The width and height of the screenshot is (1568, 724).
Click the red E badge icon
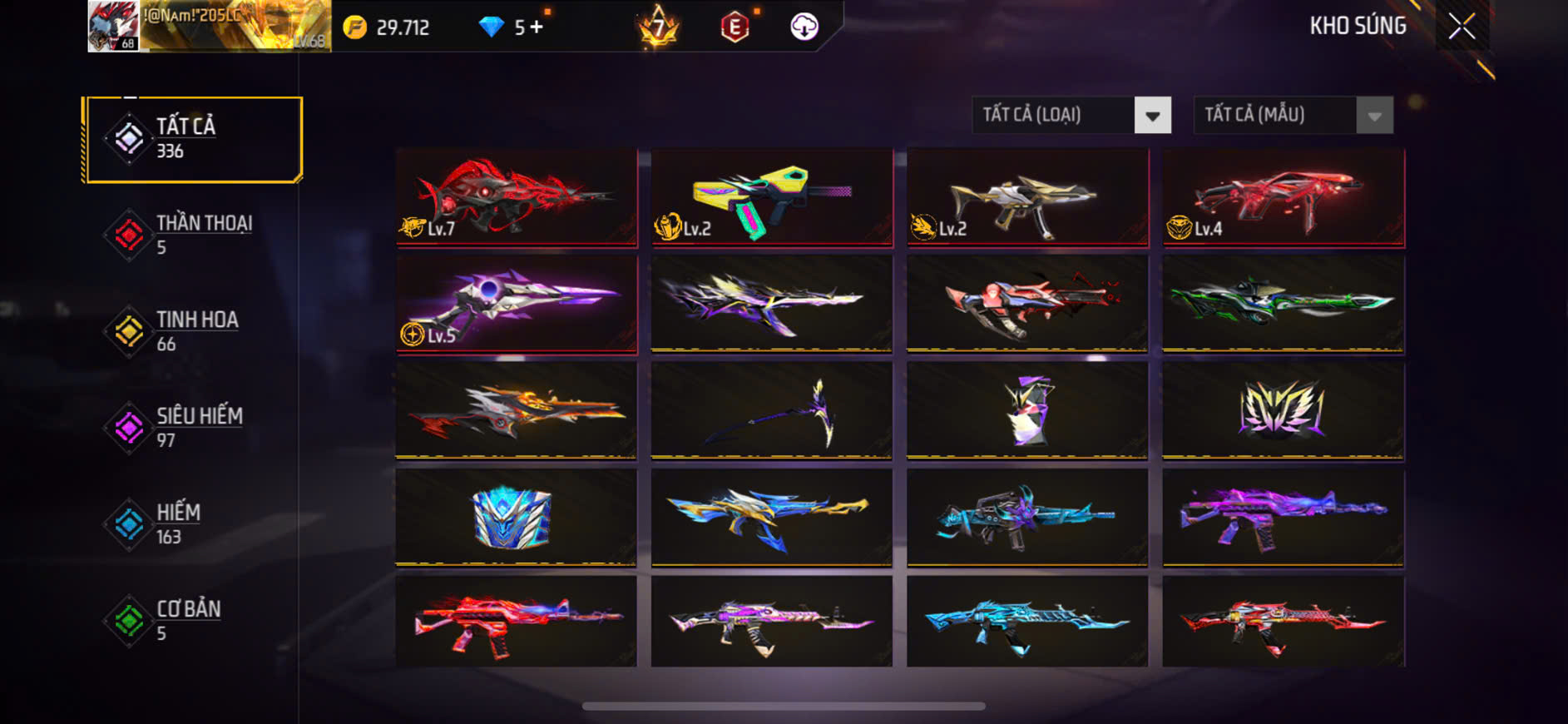[735, 27]
